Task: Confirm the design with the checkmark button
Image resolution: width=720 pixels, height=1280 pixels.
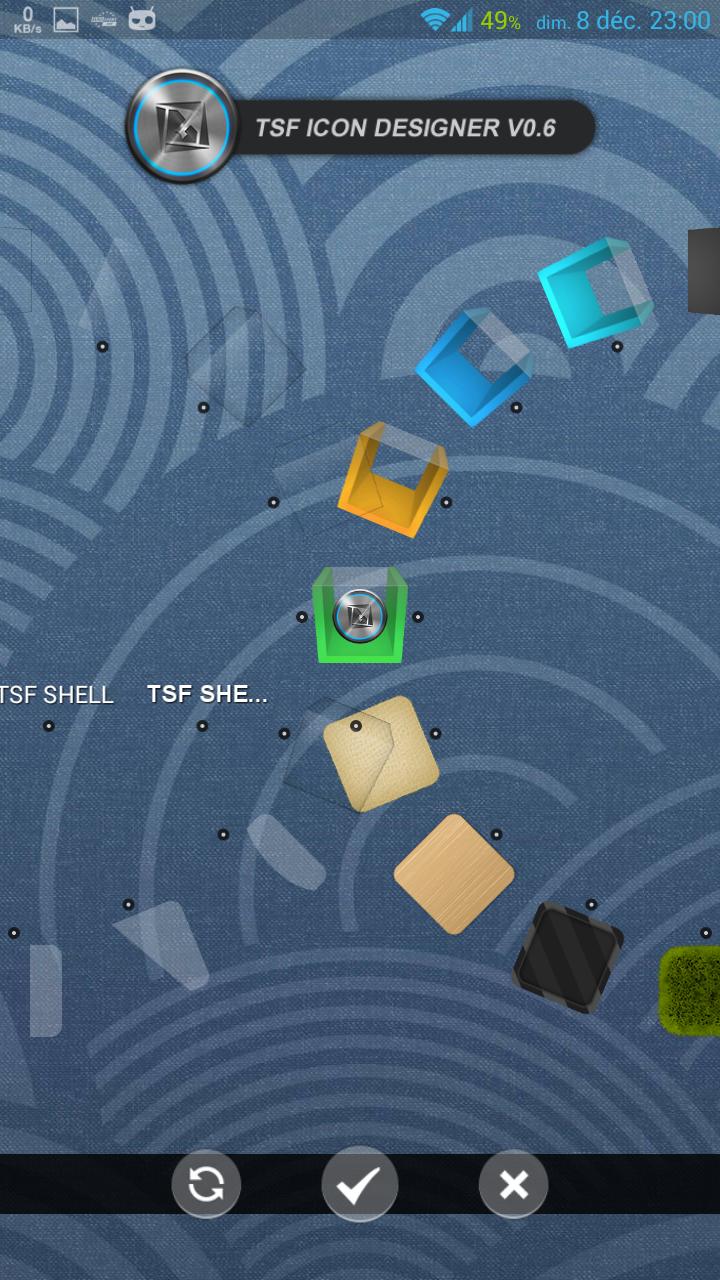Action: coord(359,1184)
